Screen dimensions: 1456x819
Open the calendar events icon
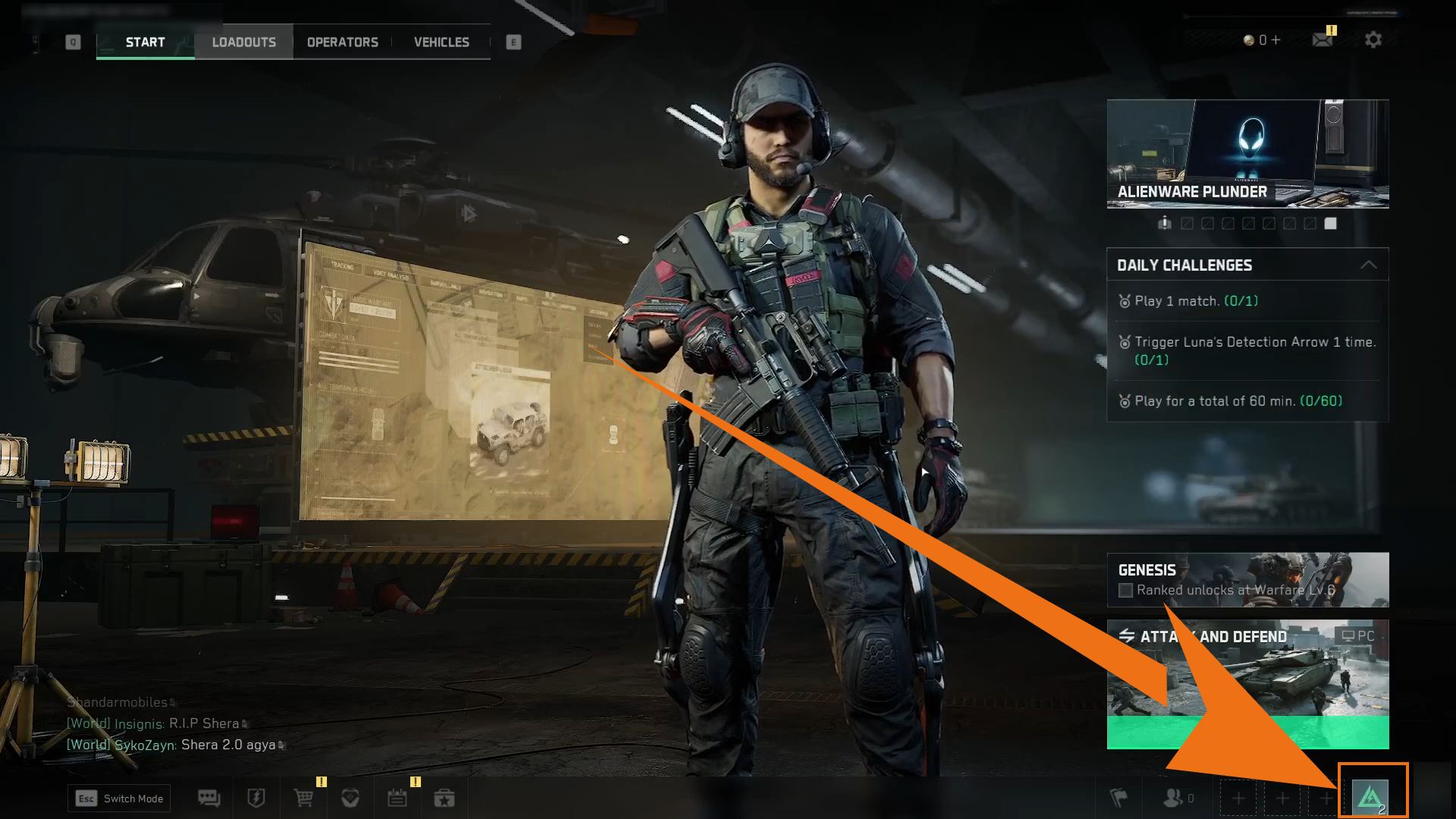397,799
